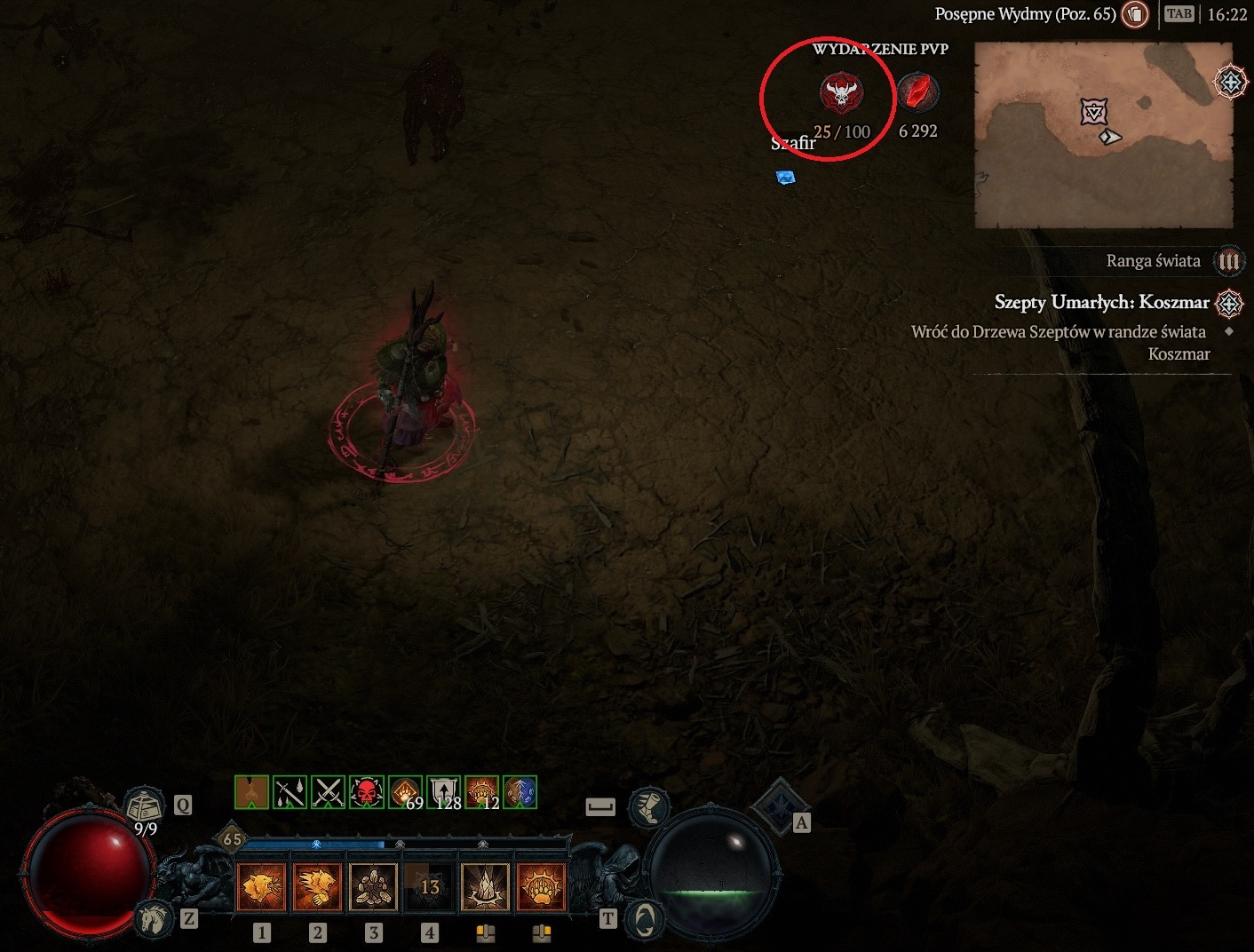Cast the boulder rocks skill in slot 3
The width and height of the screenshot is (1254, 952).
pos(373,886)
